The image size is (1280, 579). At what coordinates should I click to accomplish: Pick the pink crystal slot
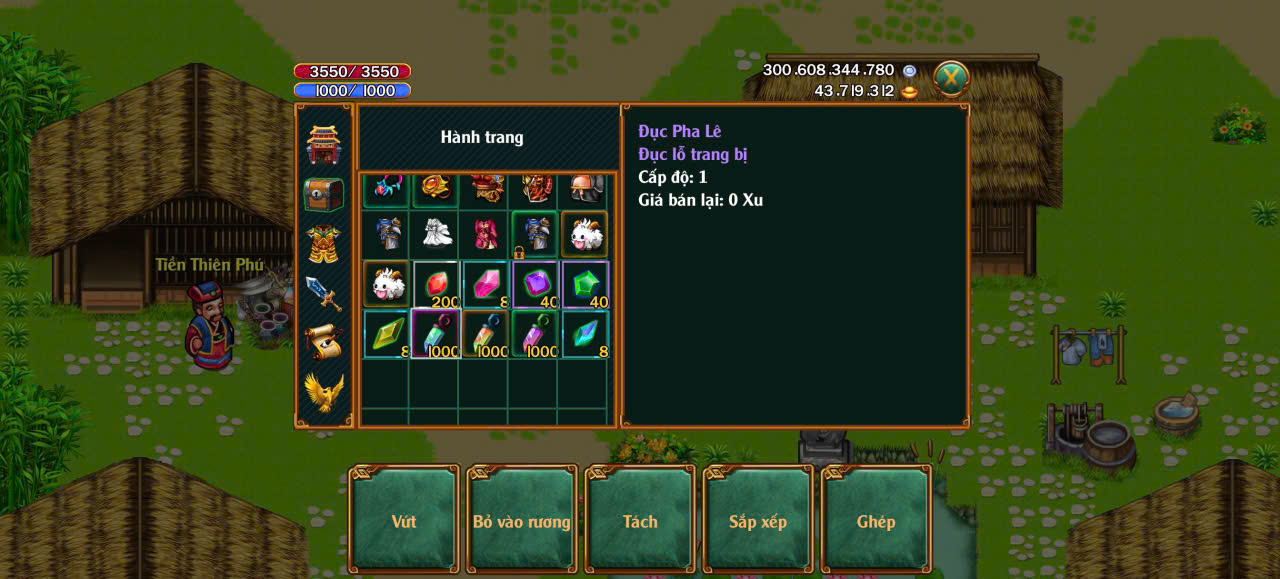(486, 285)
